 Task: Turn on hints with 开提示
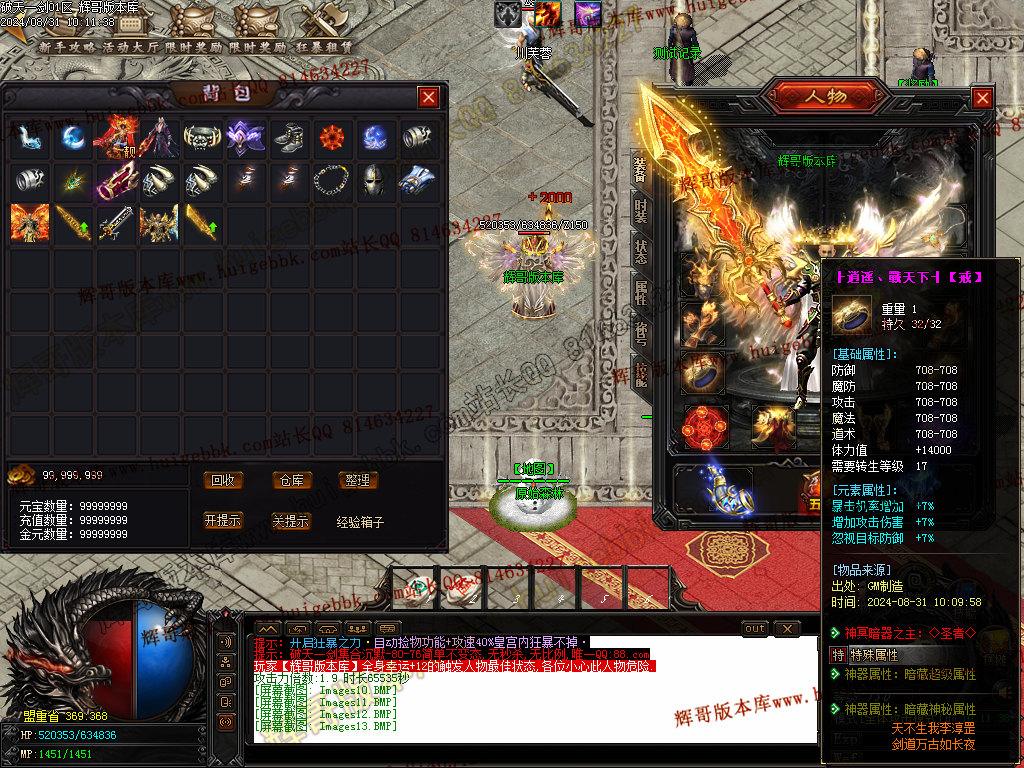coord(223,521)
